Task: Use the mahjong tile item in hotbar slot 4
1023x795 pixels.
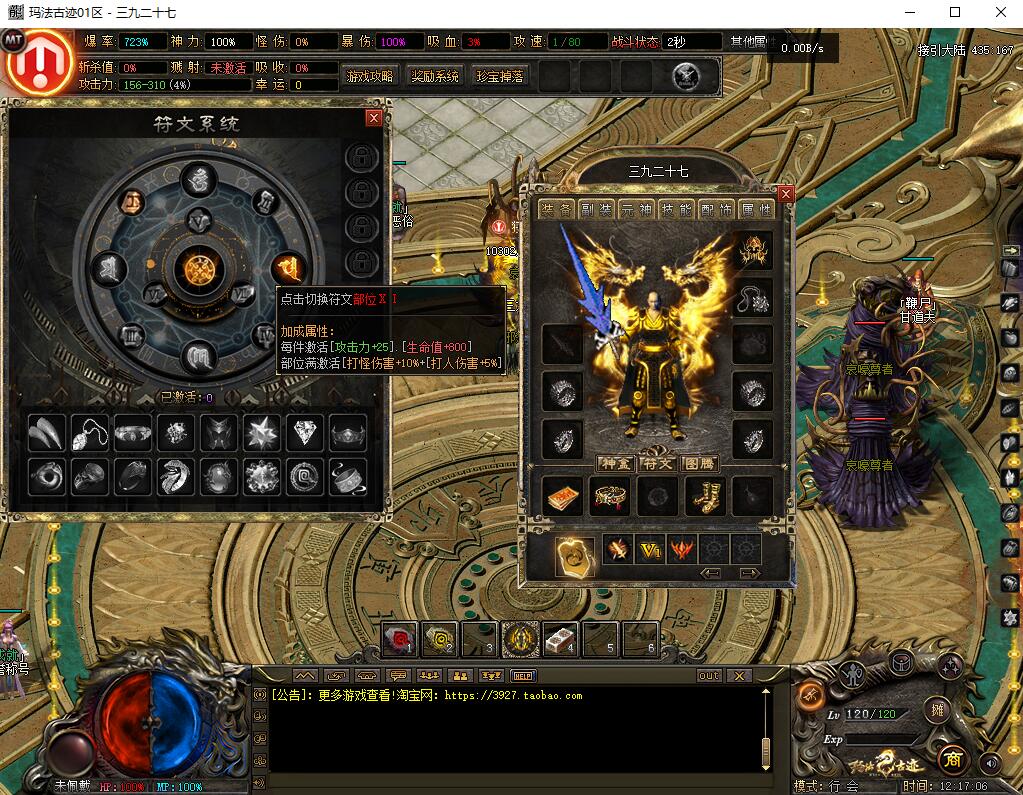Action: point(559,638)
